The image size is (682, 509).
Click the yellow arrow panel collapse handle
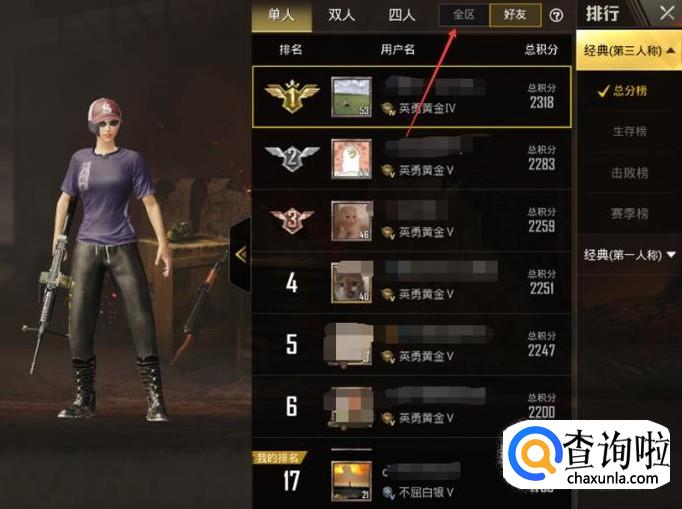(x=240, y=255)
